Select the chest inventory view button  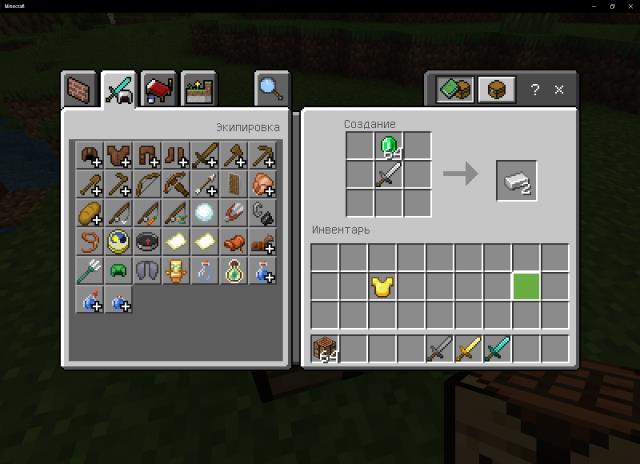tap(495, 90)
